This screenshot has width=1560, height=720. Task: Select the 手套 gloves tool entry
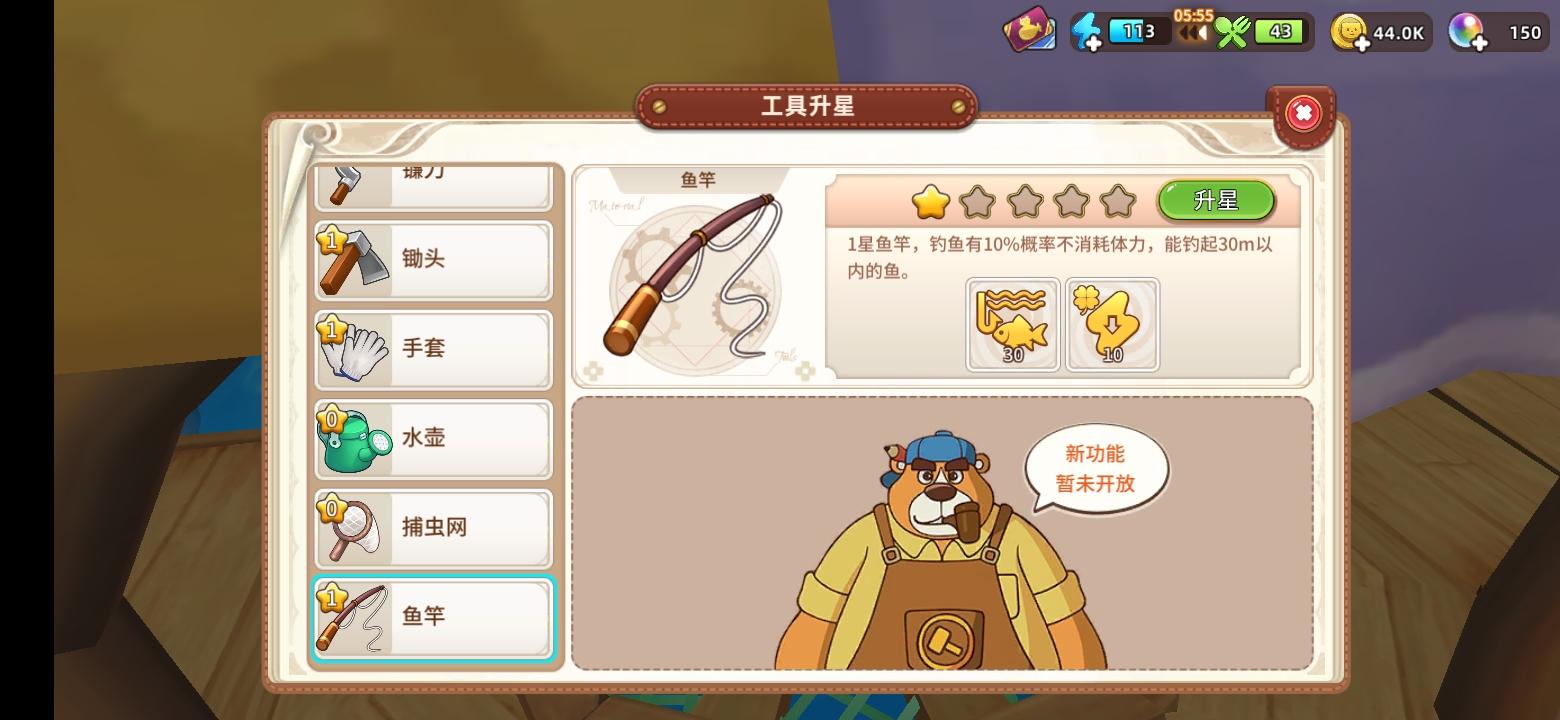point(432,349)
